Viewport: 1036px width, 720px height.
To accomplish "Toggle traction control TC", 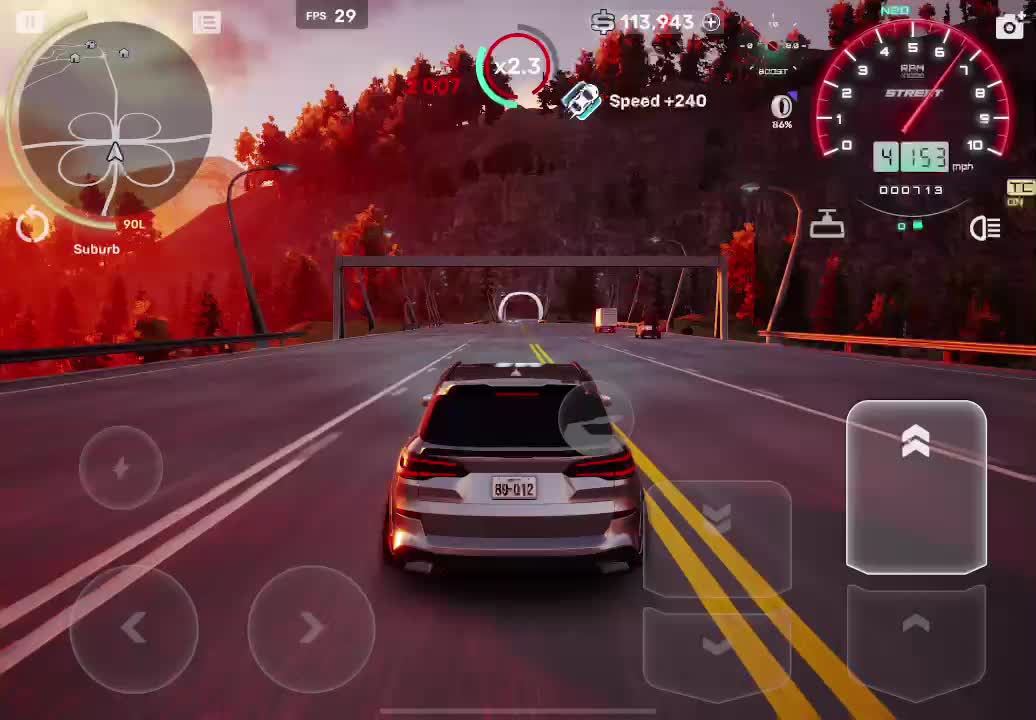I will [1019, 191].
